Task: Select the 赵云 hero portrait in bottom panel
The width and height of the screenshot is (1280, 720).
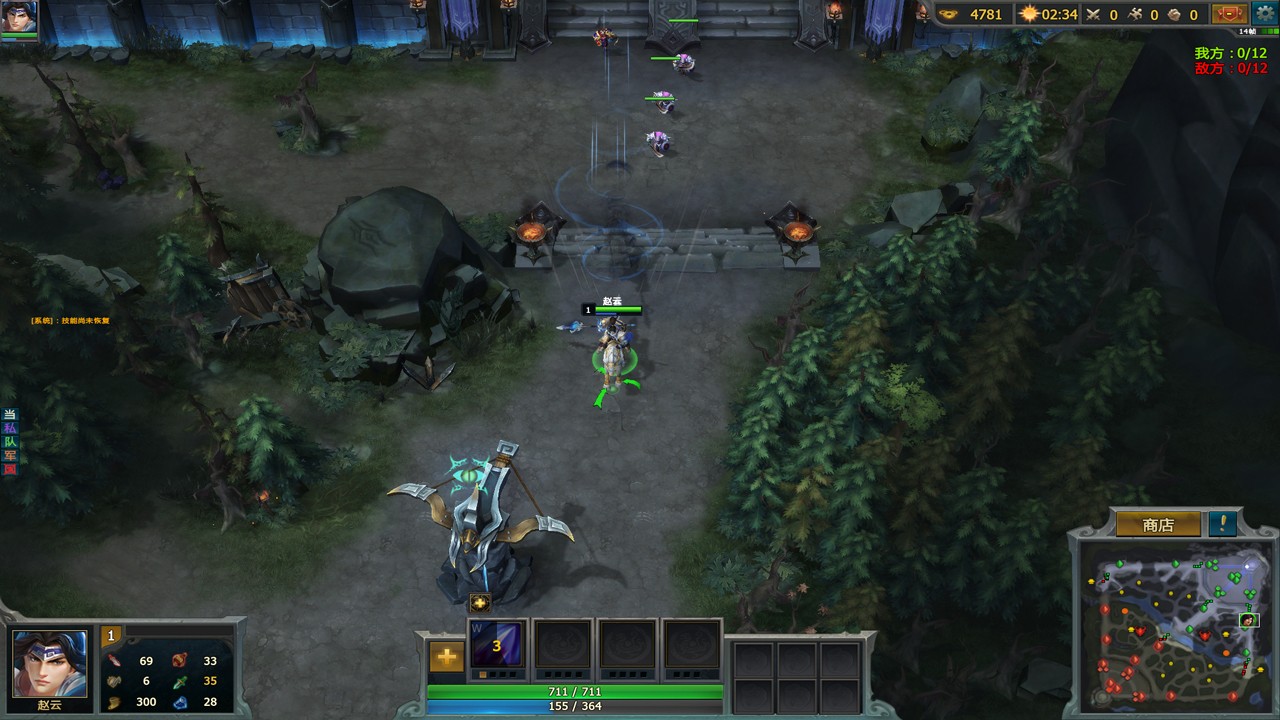Action: 49,663
